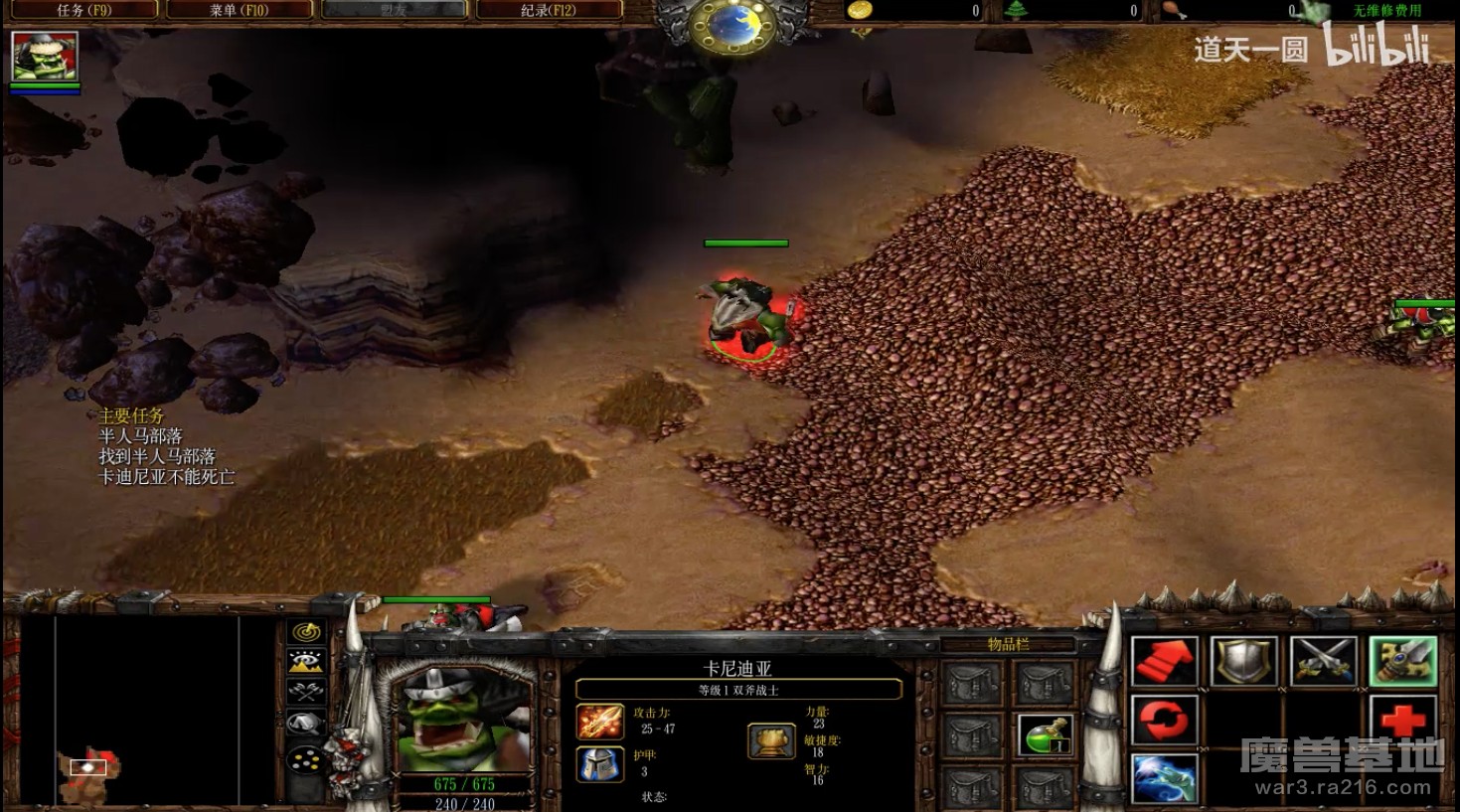Toggle minimap terrain display (eye icon)
The width and height of the screenshot is (1460, 812).
306,661
